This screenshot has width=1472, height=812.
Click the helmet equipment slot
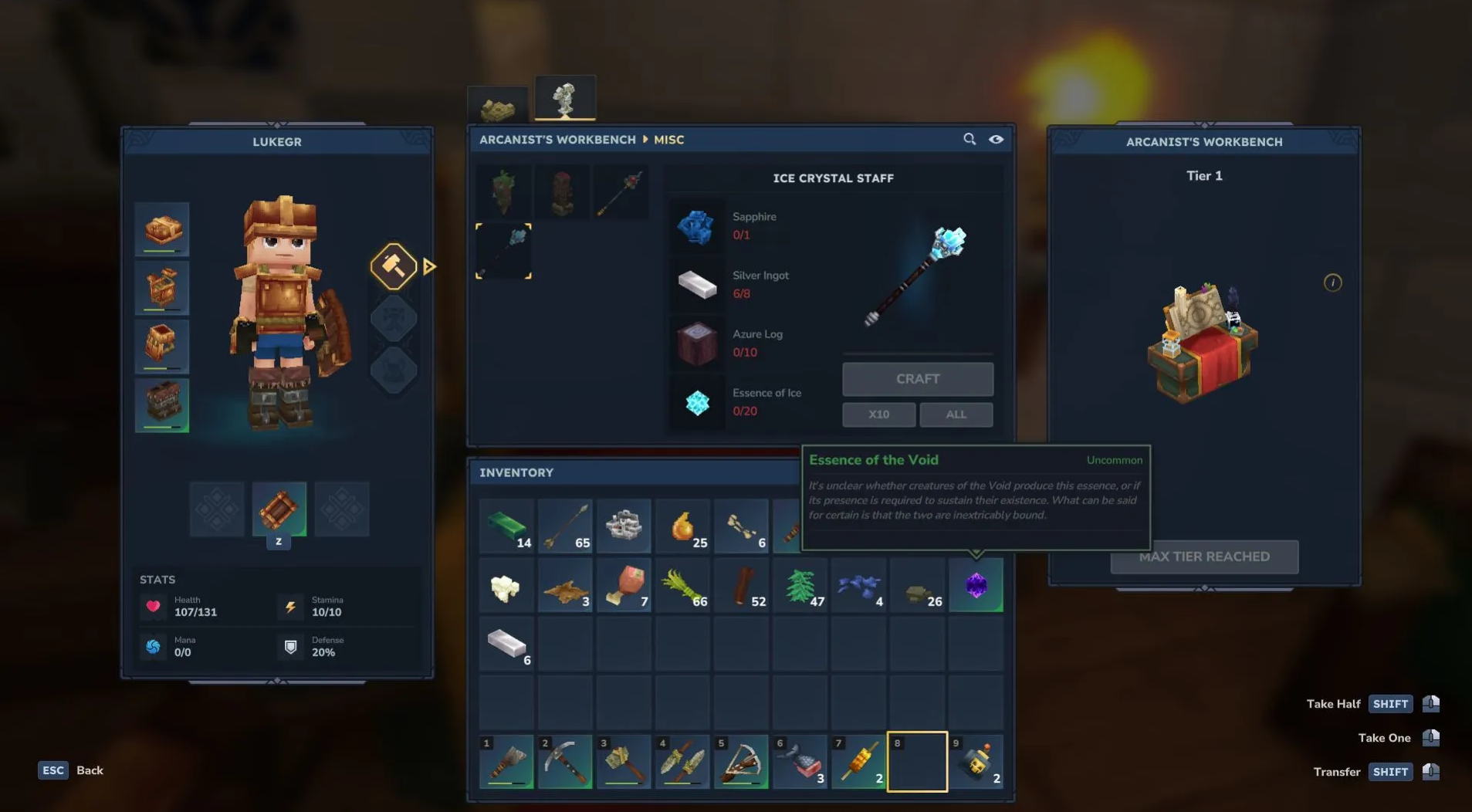[162, 229]
